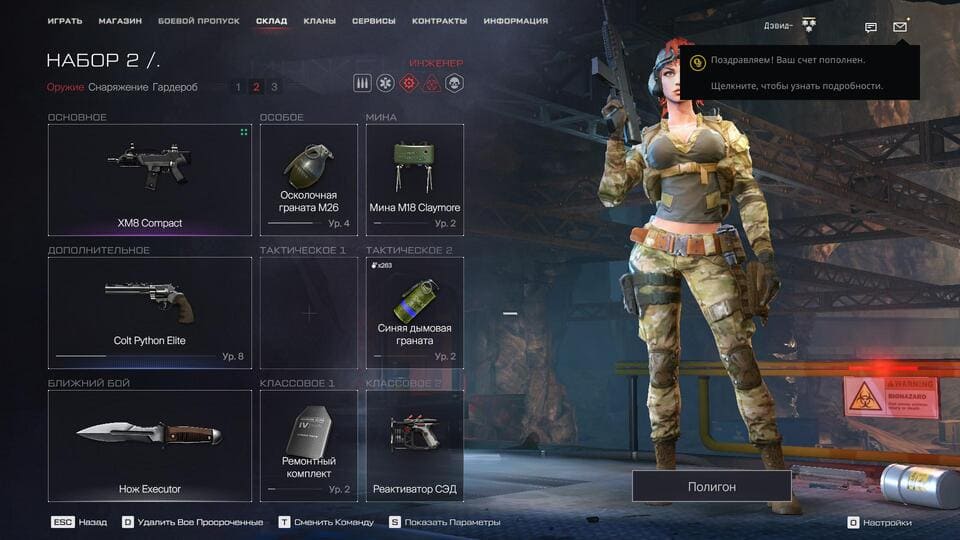
Task: Open the ИГРАТЬ menu tab
Action: coord(64,21)
